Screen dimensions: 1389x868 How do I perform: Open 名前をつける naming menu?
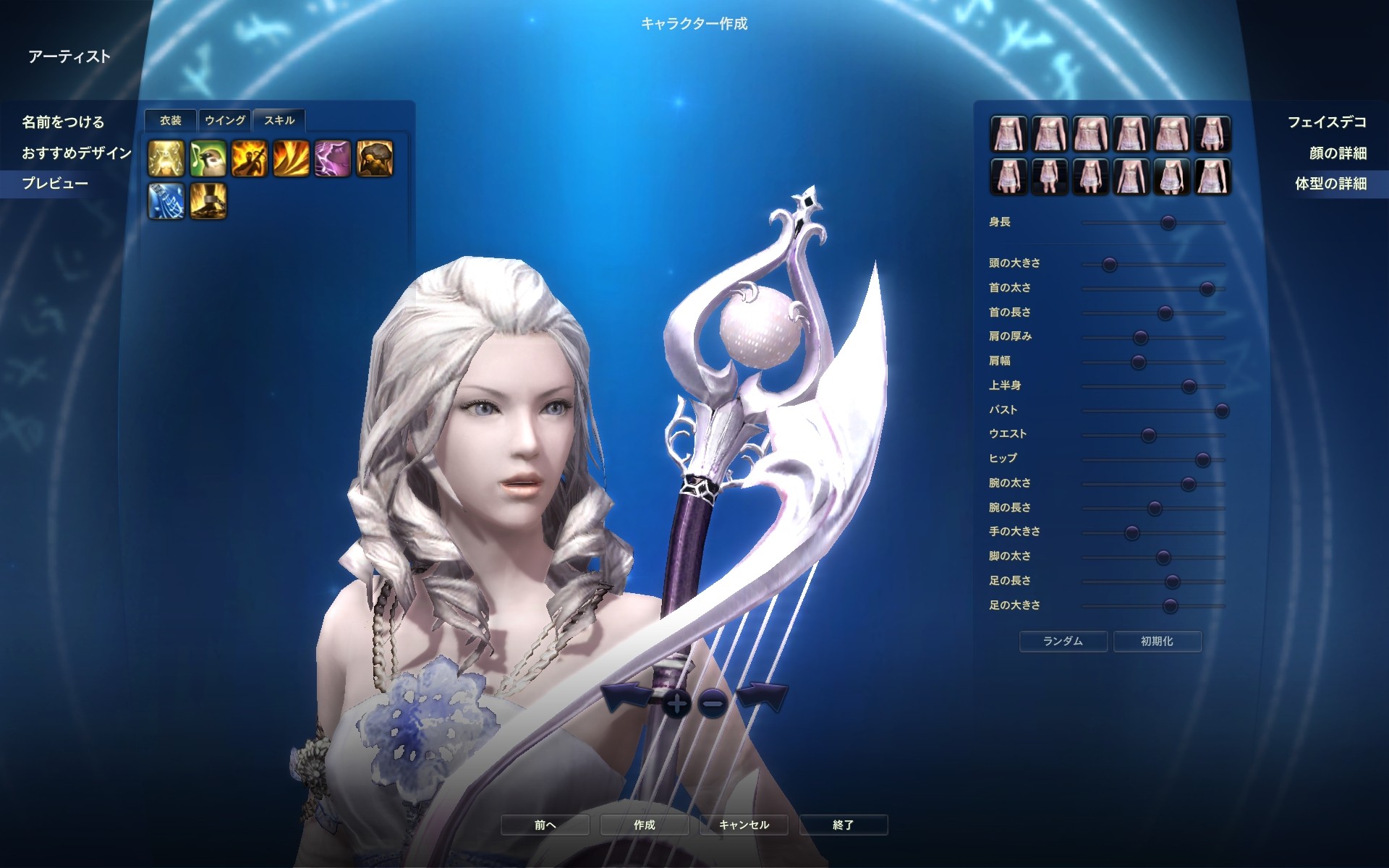[x=63, y=122]
